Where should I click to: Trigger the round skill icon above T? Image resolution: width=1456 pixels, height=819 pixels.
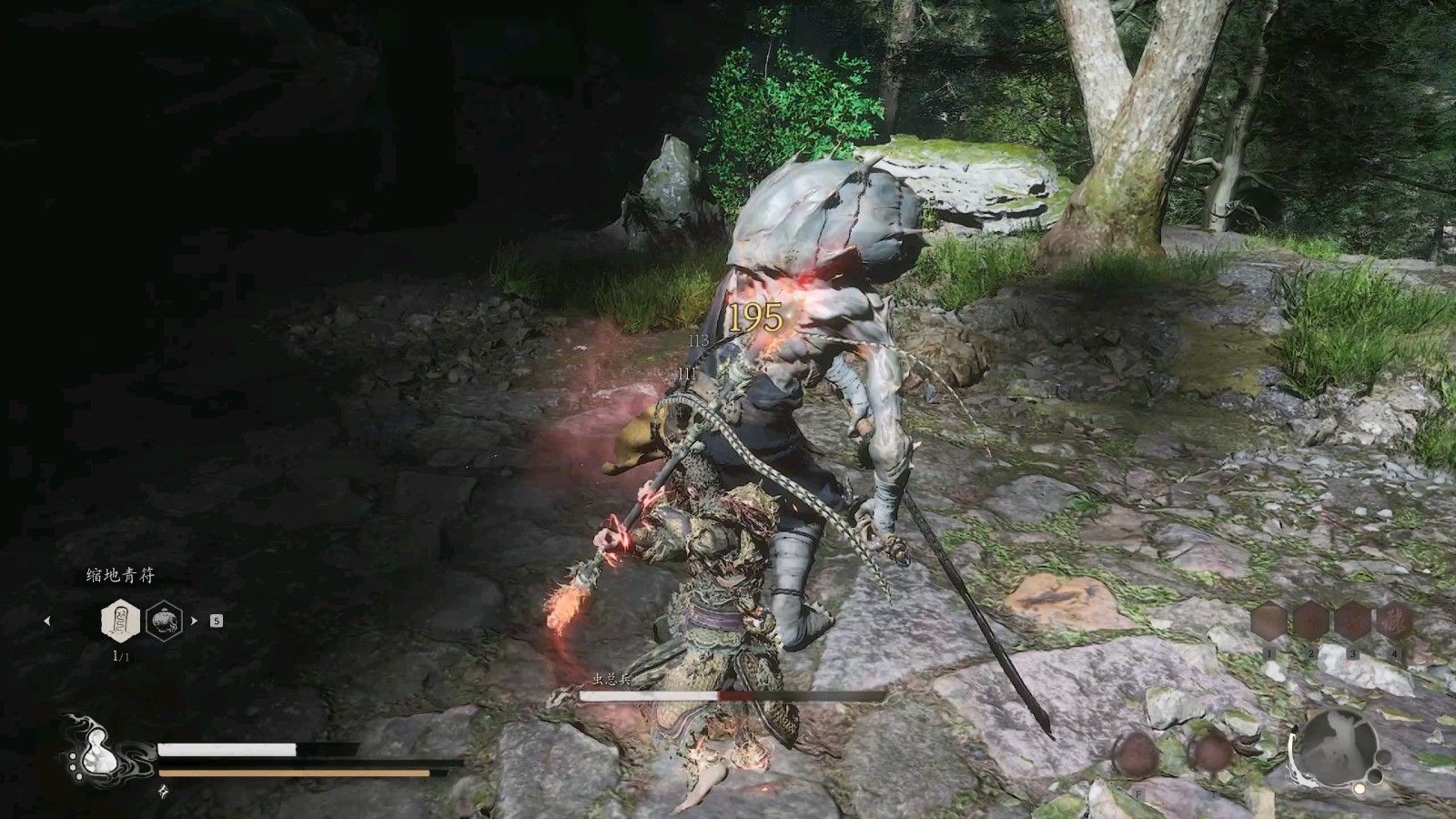[1213, 753]
